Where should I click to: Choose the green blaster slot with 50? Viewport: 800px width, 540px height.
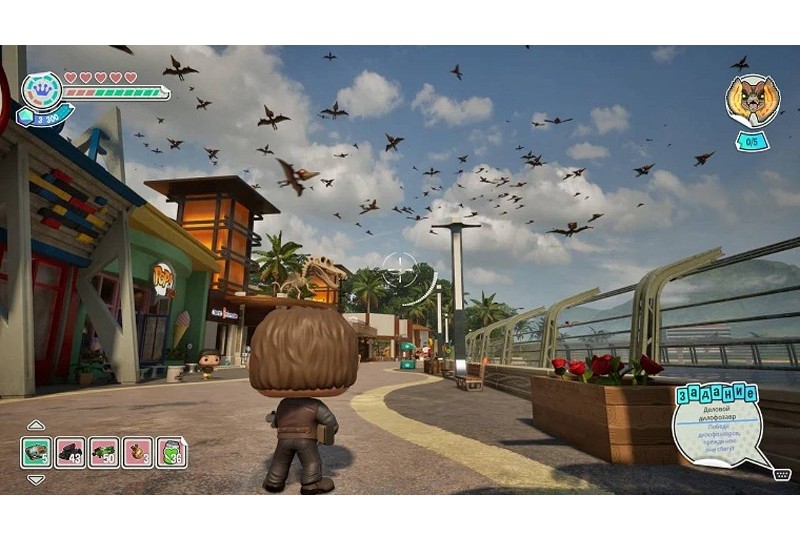coord(104,452)
